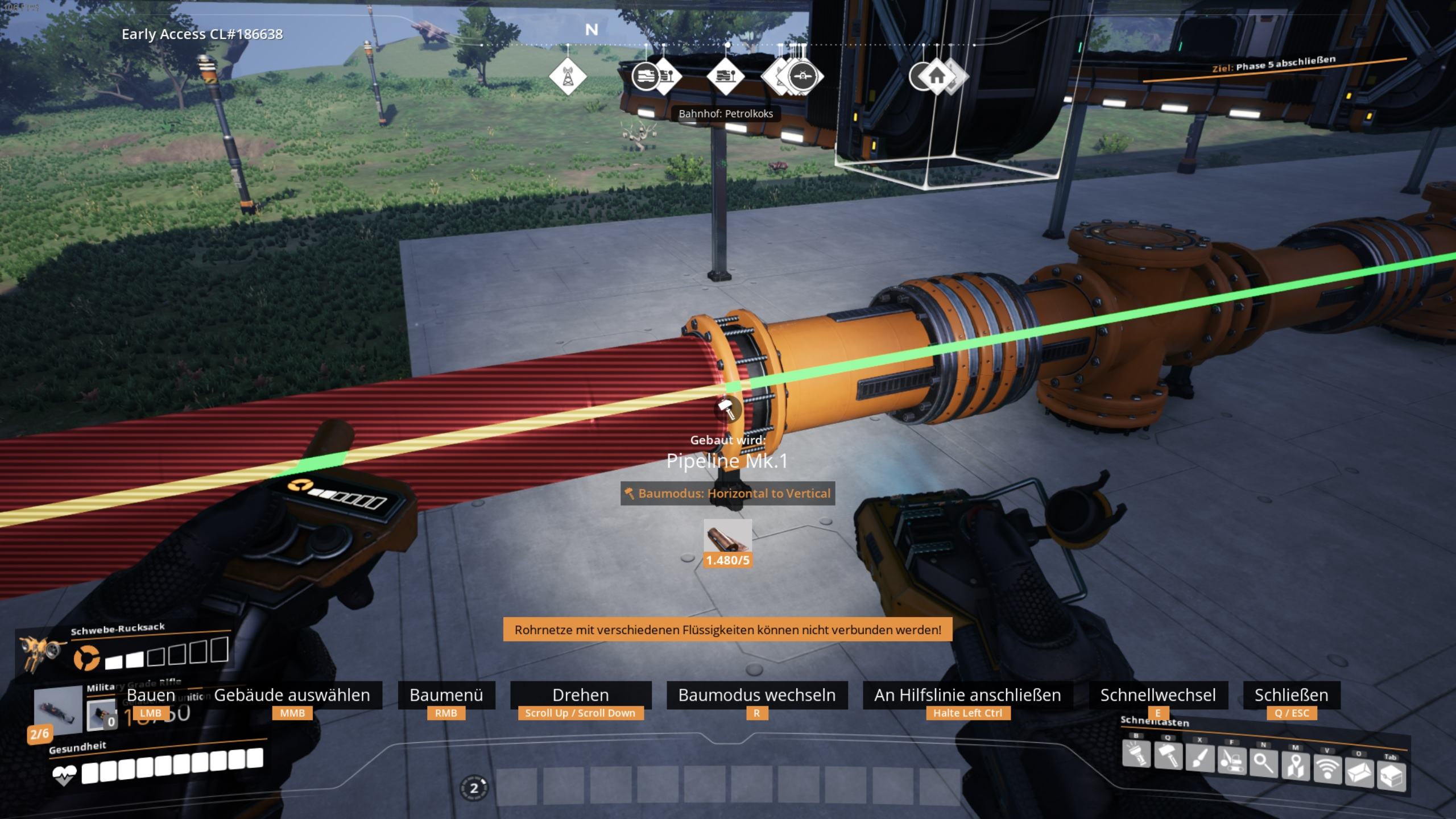Open build mode via the hammer shortcut
The height and width of the screenshot is (819, 1456).
[x=1168, y=757]
